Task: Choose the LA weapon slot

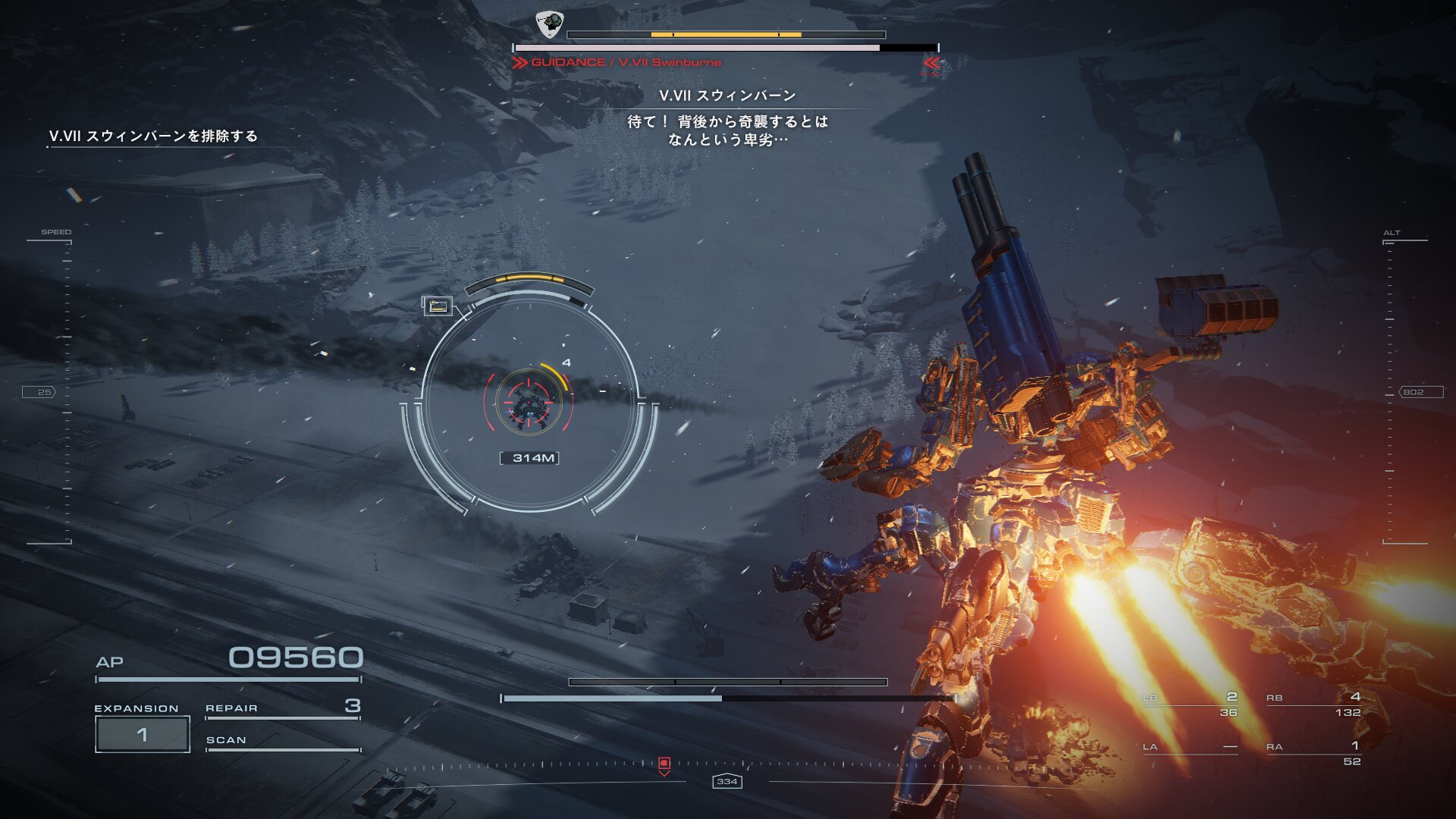Action: (x=1190, y=748)
